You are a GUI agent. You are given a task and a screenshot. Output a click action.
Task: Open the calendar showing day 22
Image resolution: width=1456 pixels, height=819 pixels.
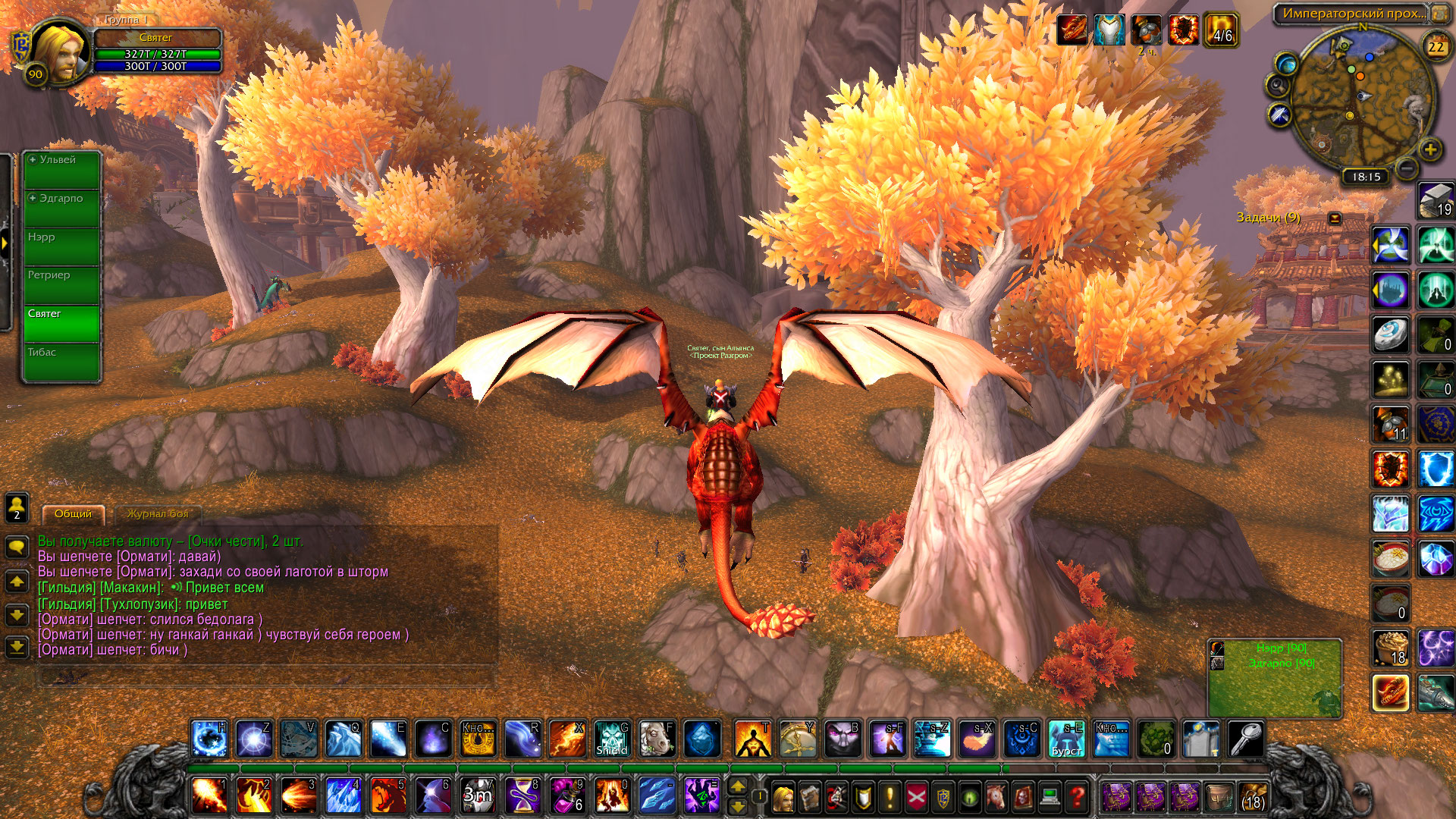1436,47
